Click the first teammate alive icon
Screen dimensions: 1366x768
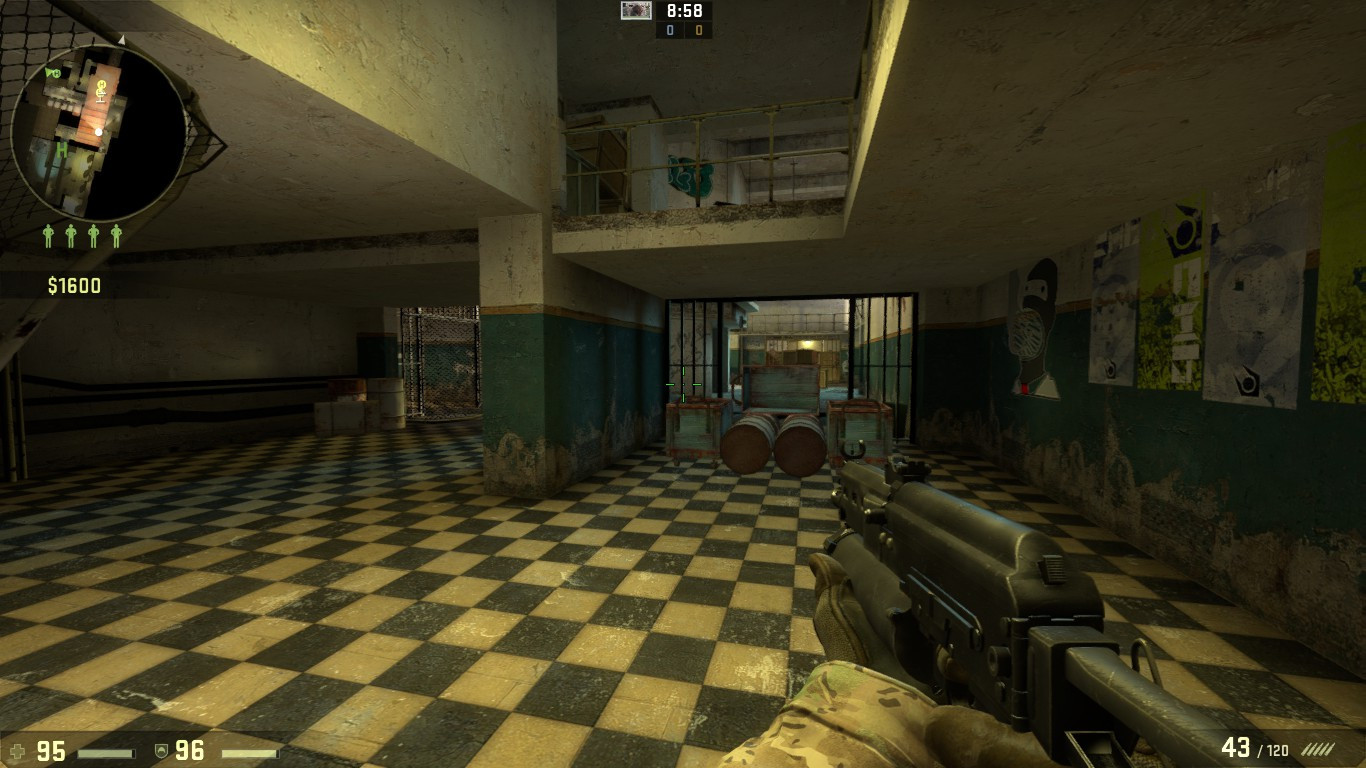48,236
